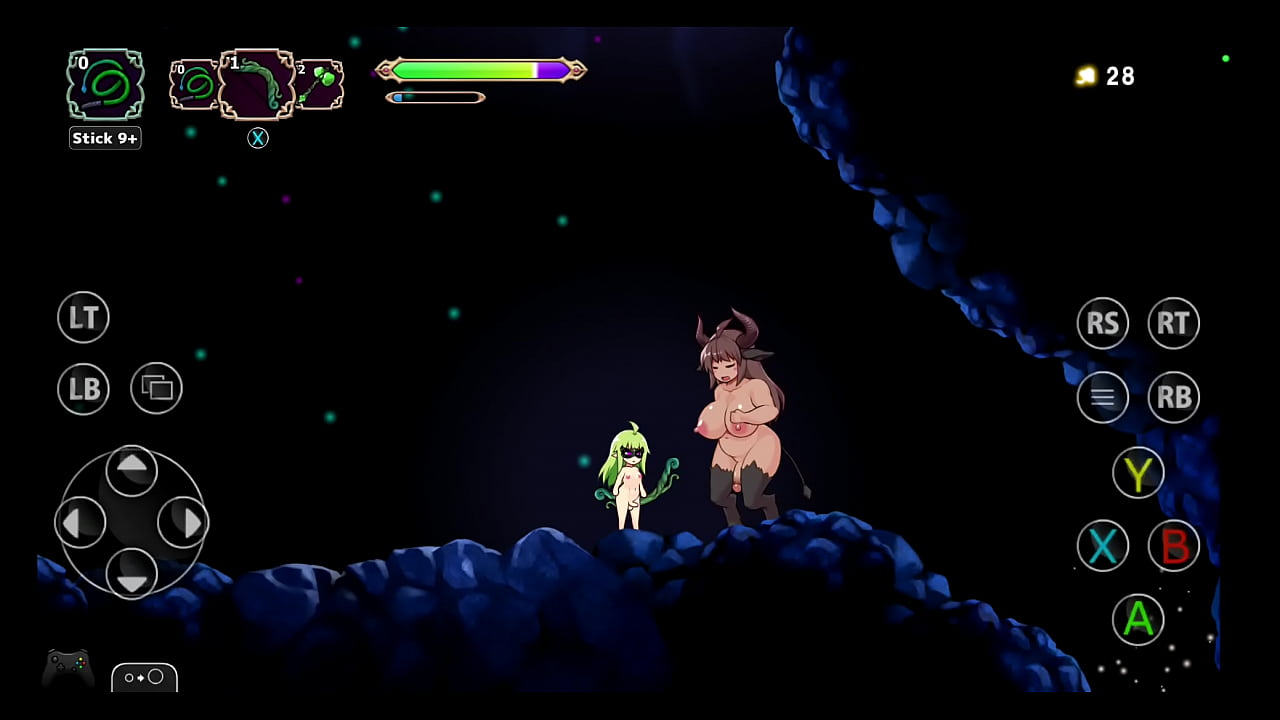The height and width of the screenshot is (720, 1280).
Task: Tap the d-pad left arrow
Action: (x=80, y=521)
